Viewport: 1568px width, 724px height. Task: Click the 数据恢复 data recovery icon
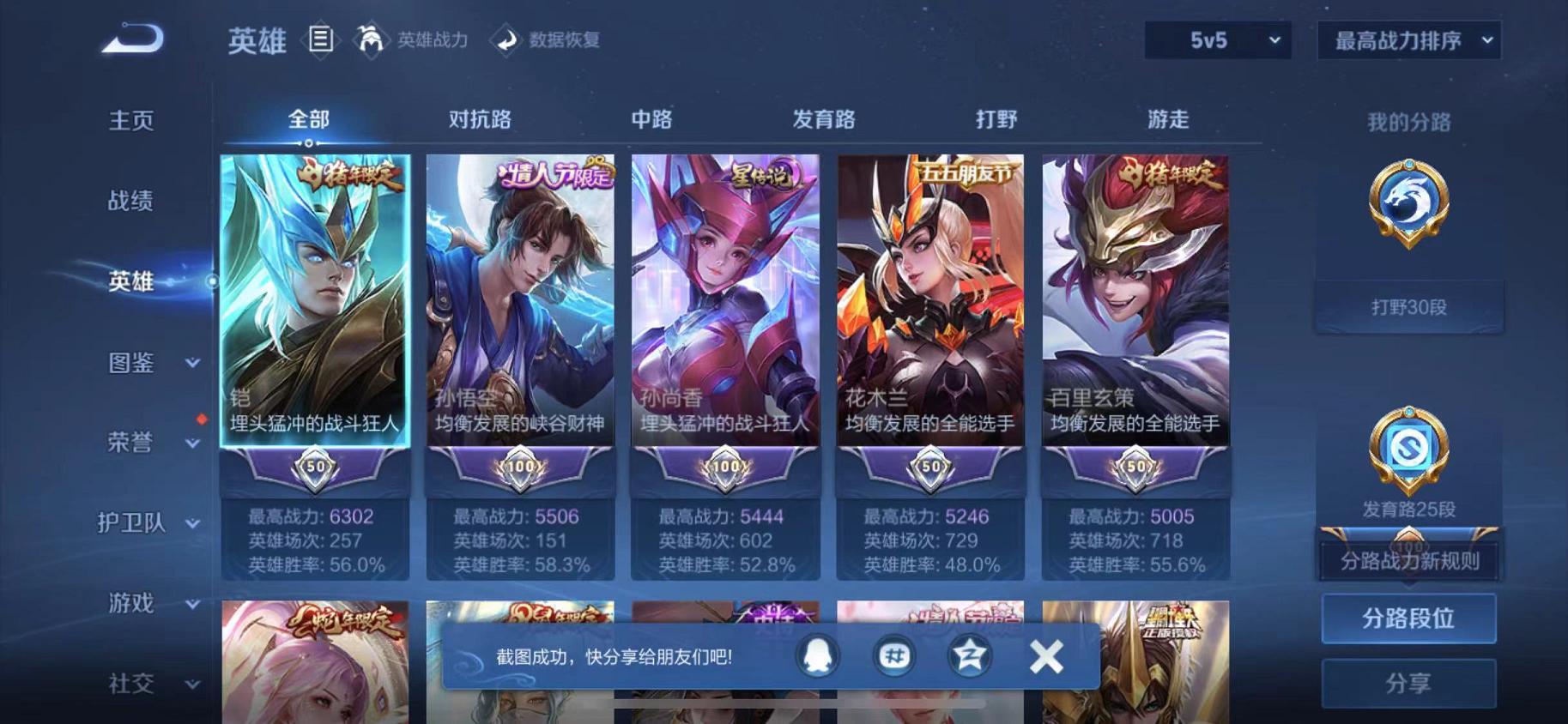tap(508, 39)
